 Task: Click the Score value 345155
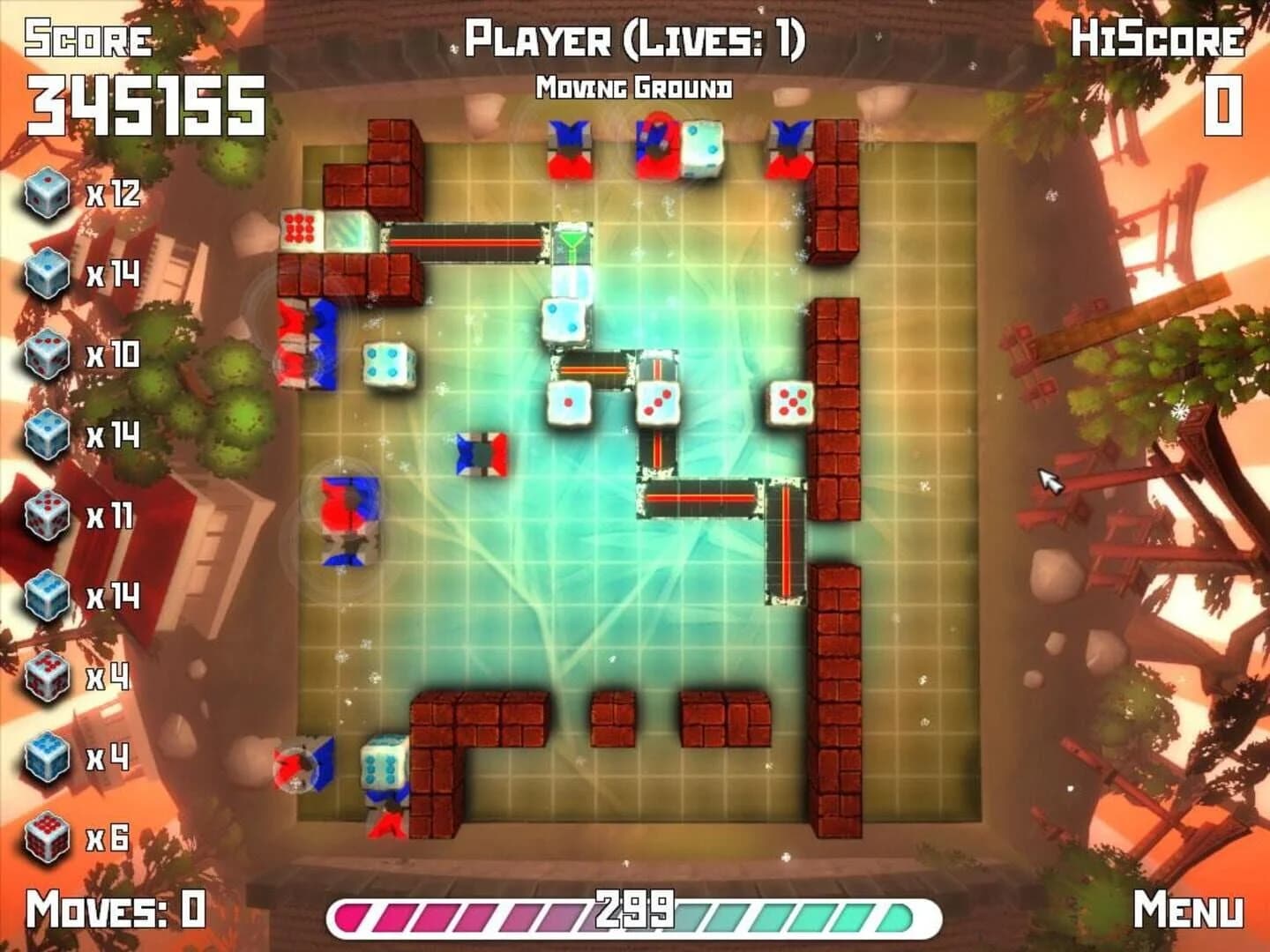[146, 99]
